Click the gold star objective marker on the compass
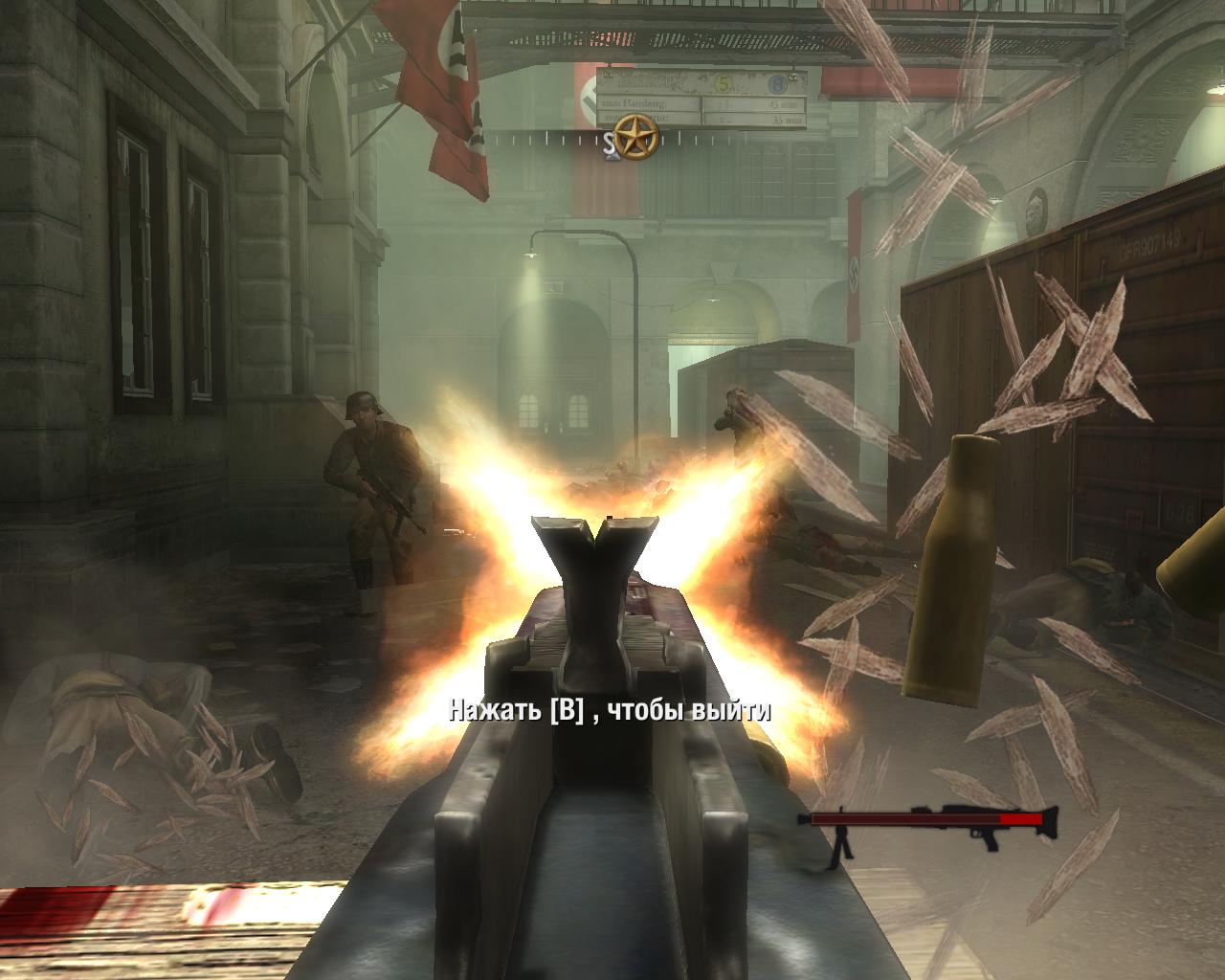 [633, 138]
